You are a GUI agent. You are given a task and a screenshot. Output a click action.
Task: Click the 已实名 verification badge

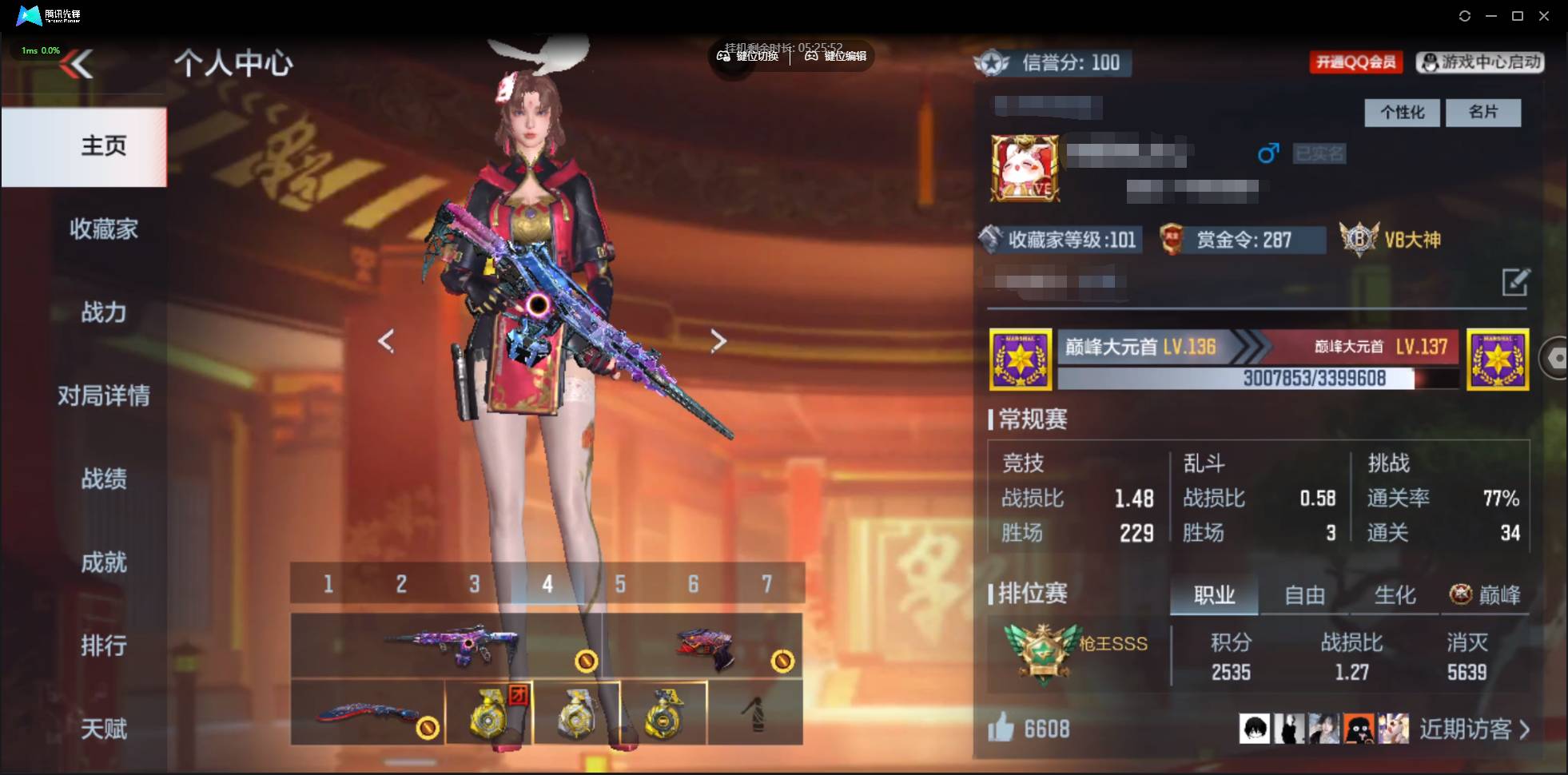pyautogui.click(x=1320, y=153)
